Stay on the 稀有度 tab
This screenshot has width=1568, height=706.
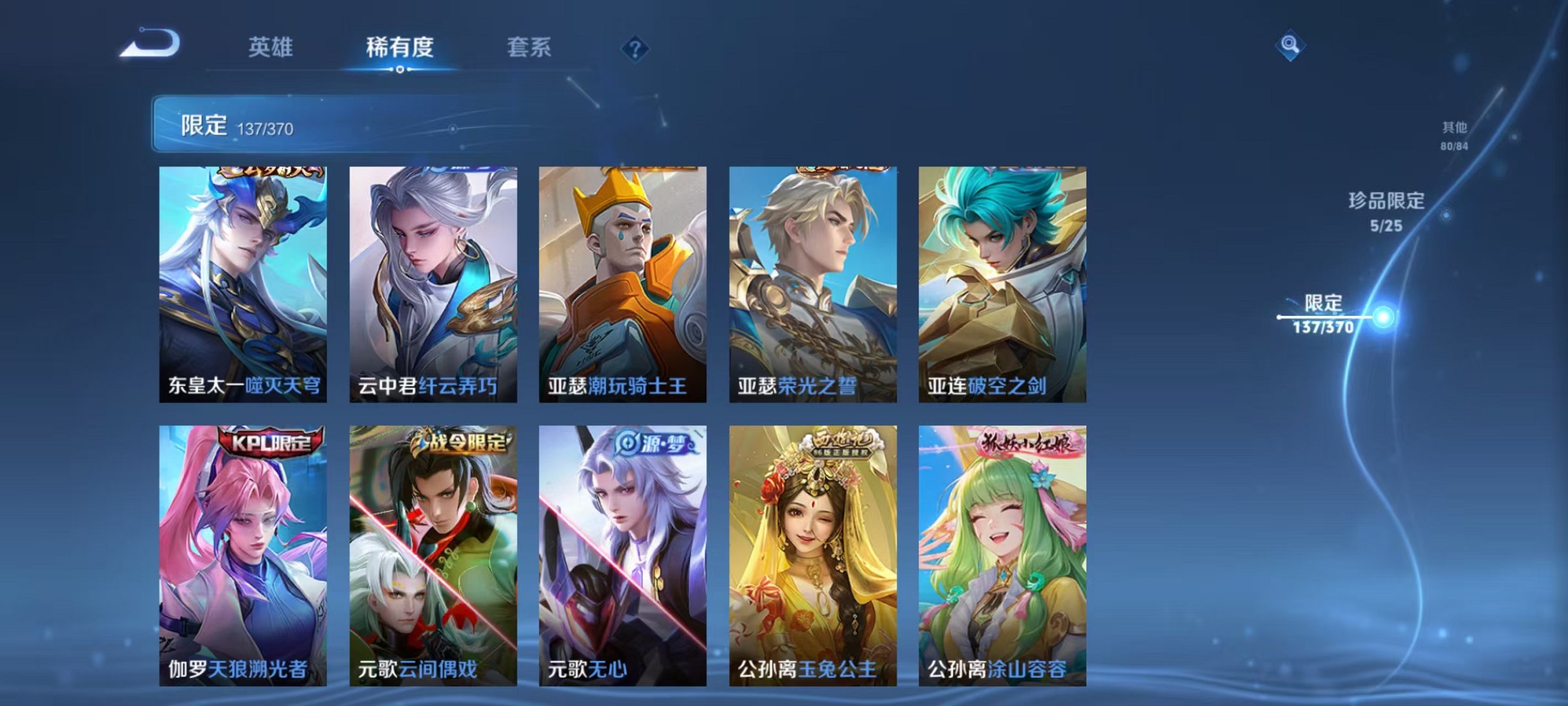click(399, 49)
